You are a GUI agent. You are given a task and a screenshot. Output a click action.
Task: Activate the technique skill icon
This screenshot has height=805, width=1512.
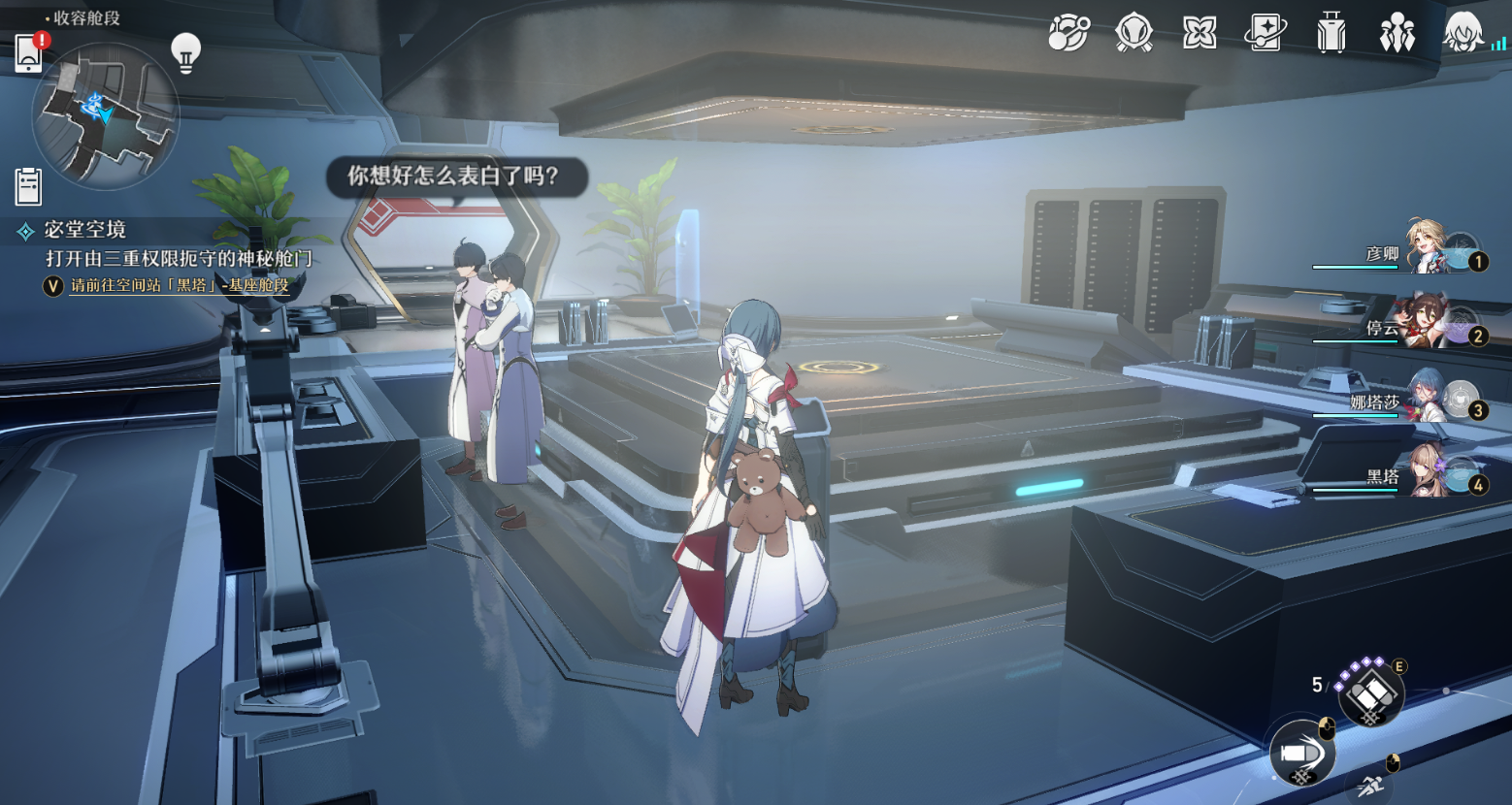[x=1369, y=693]
